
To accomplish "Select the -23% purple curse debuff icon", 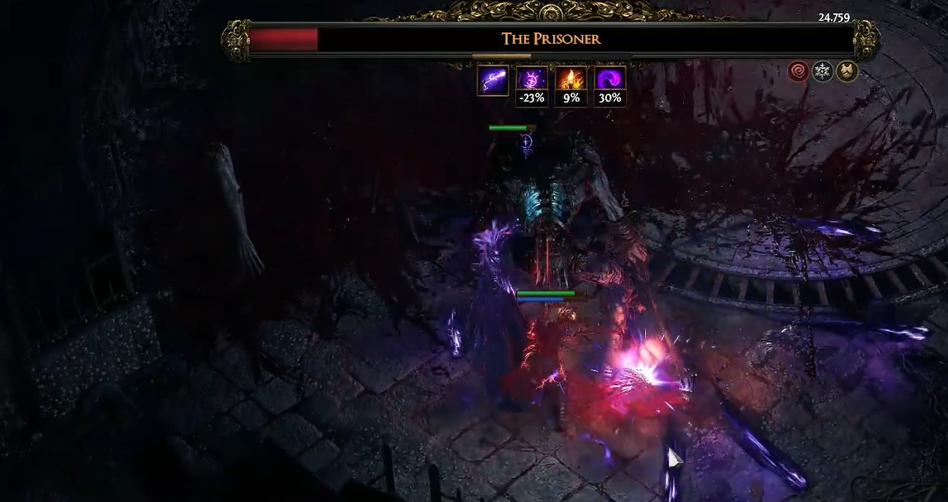I will (x=531, y=80).
